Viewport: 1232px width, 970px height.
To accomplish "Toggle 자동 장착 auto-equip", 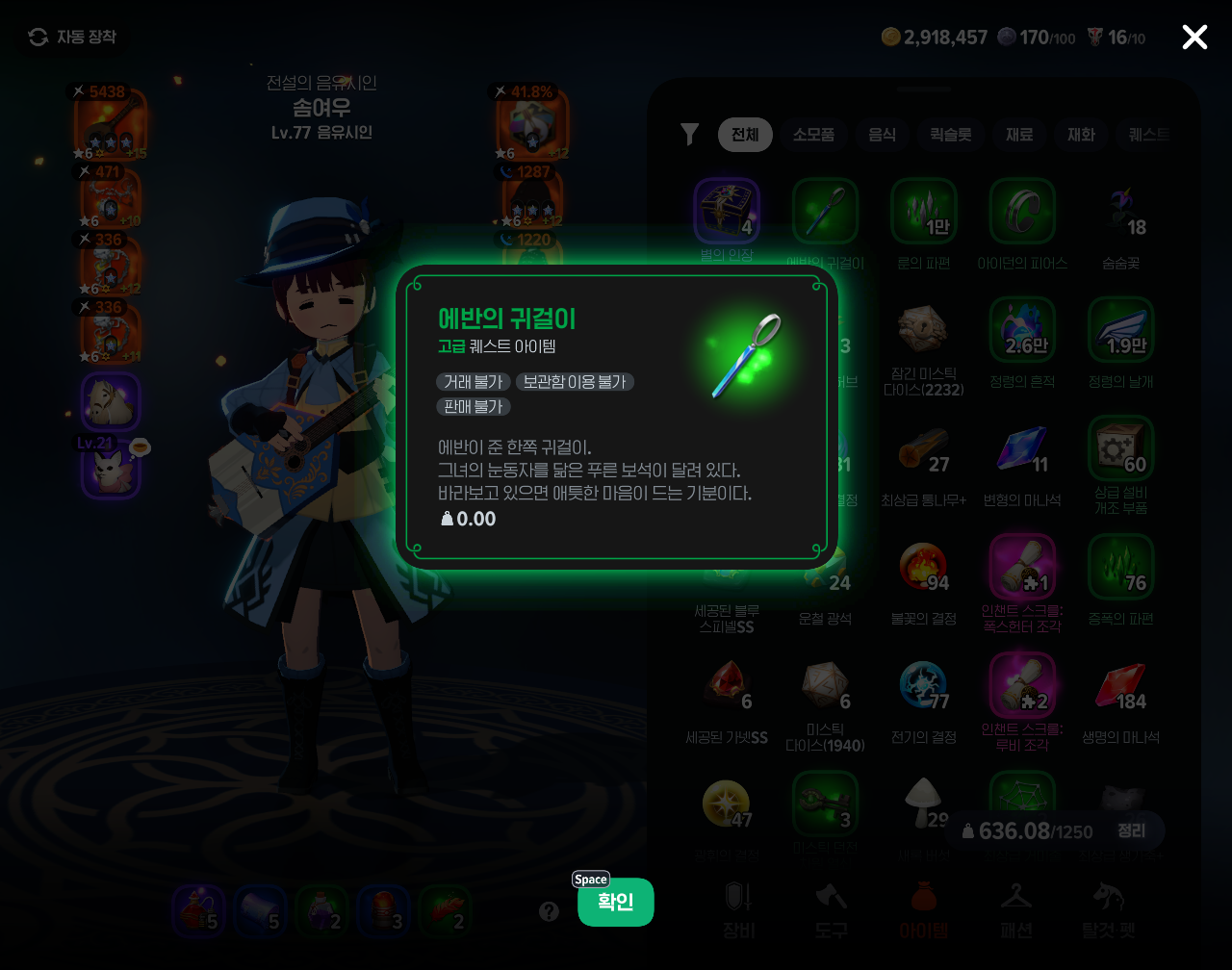I will point(73,37).
